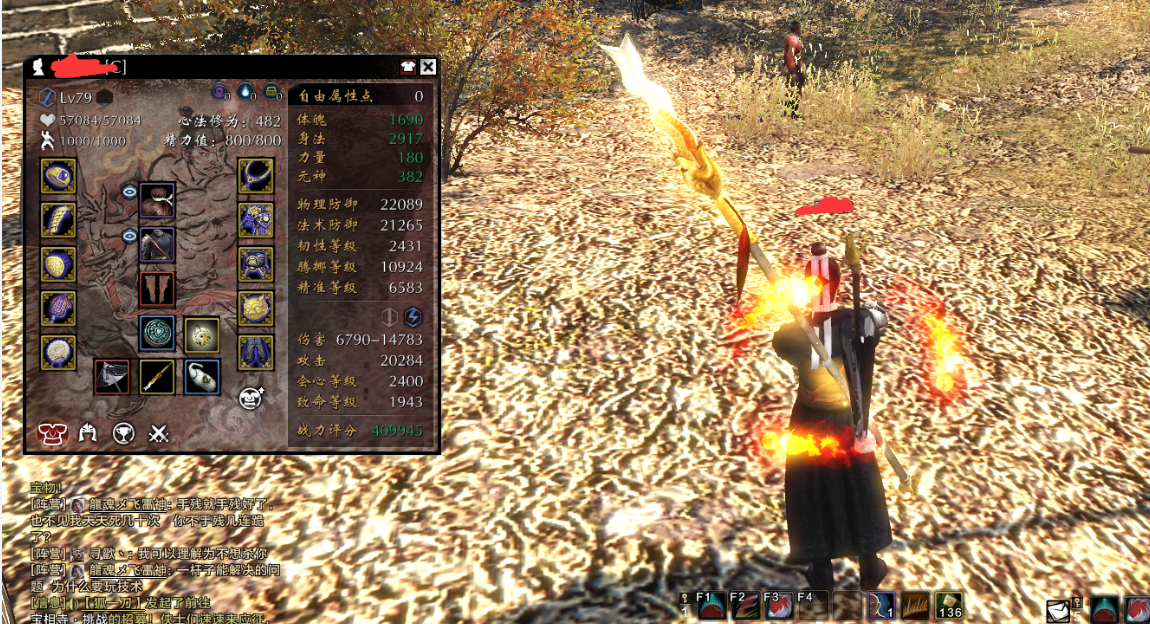Close the character panel

pos(428,67)
